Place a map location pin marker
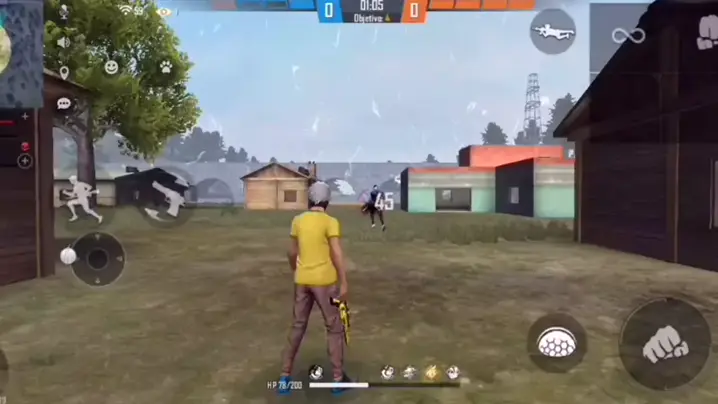The width and height of the screenshot is (718, 404). 64,72
